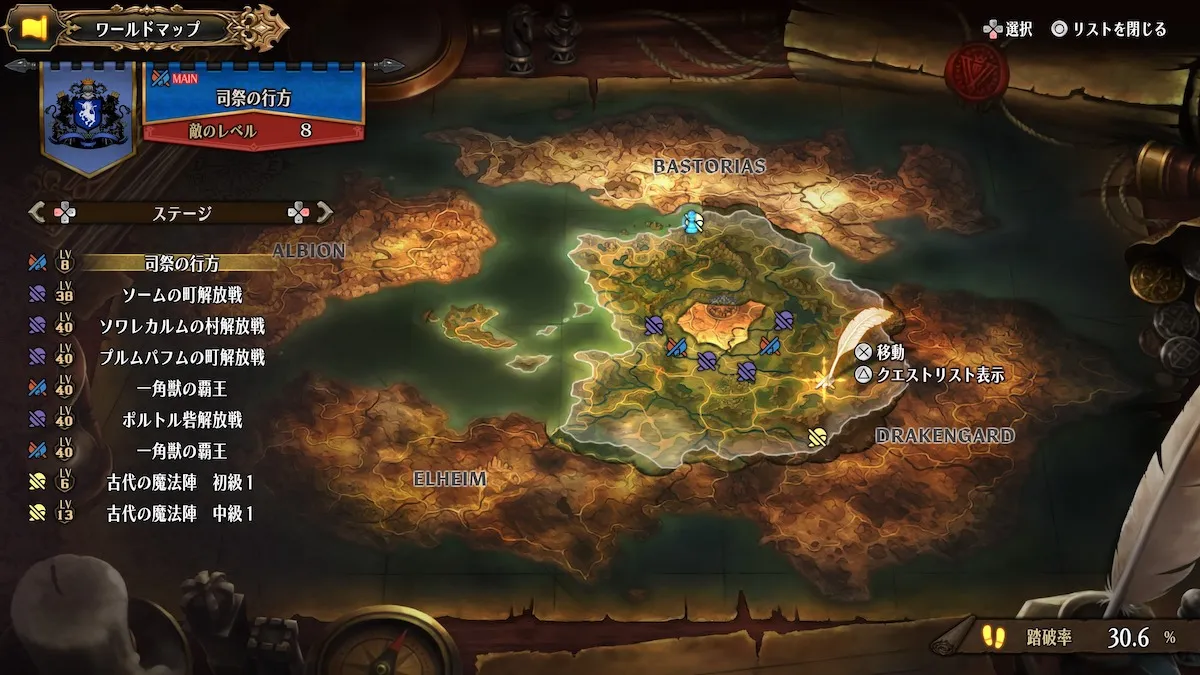Click the left arrow beside ステージ
The height and width of the screenshot is (675, 1200).
point(38,212)
